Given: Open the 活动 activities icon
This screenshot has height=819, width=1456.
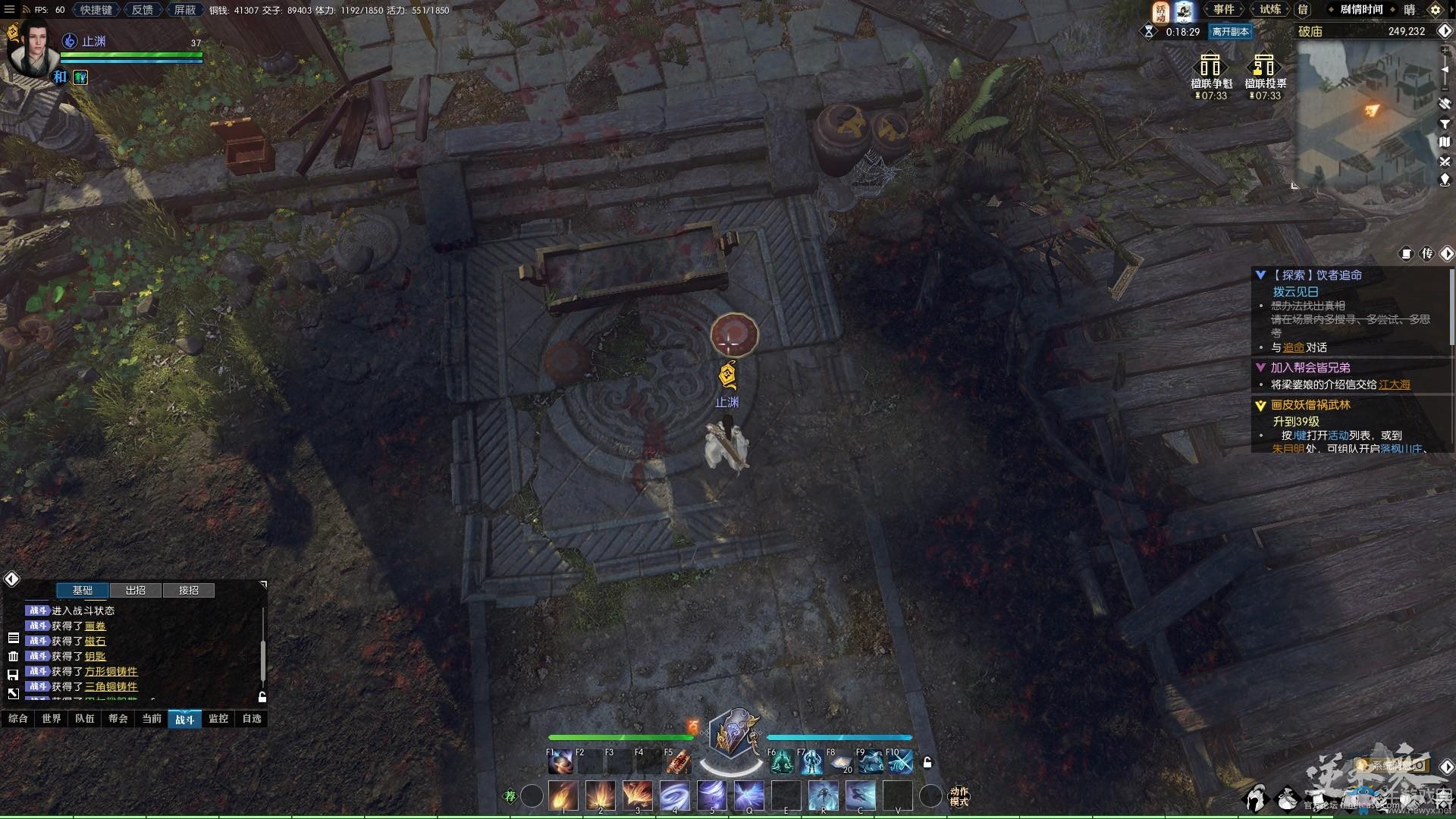Looking at the screenshot, I should (x=1160, y=11).
